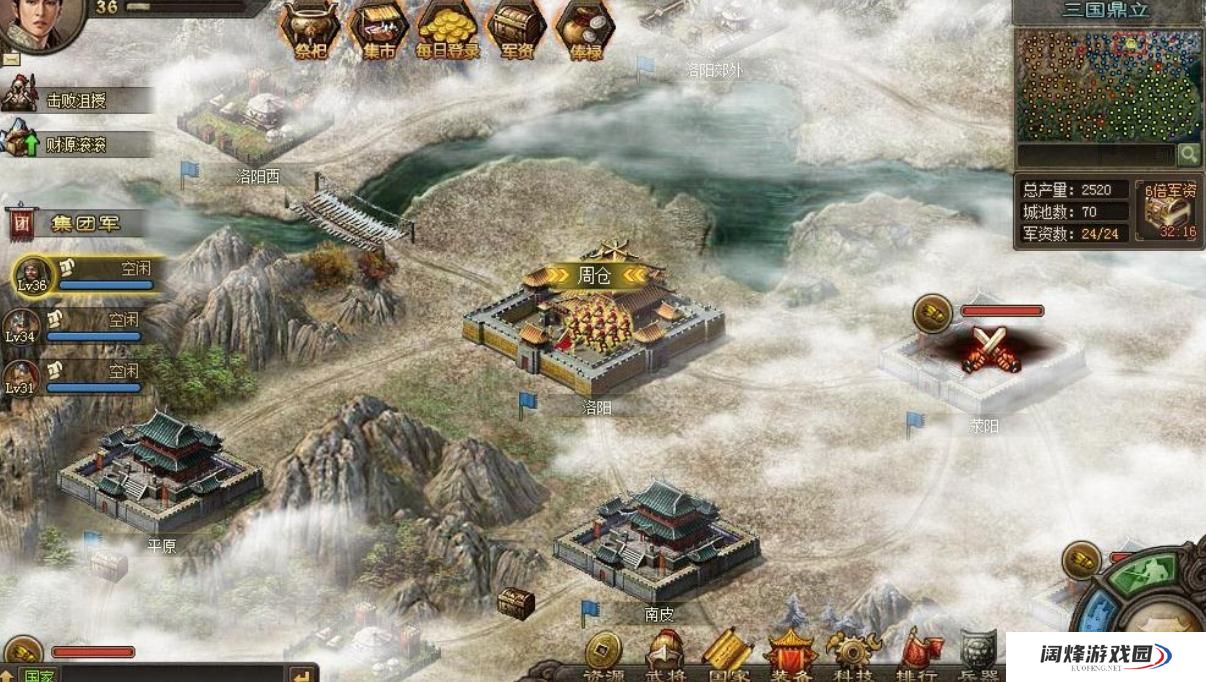Click the 三国鼎立 minimap
This screenshot has width=1206, height=682.
pyautogui.click(x=1108, y=86)
